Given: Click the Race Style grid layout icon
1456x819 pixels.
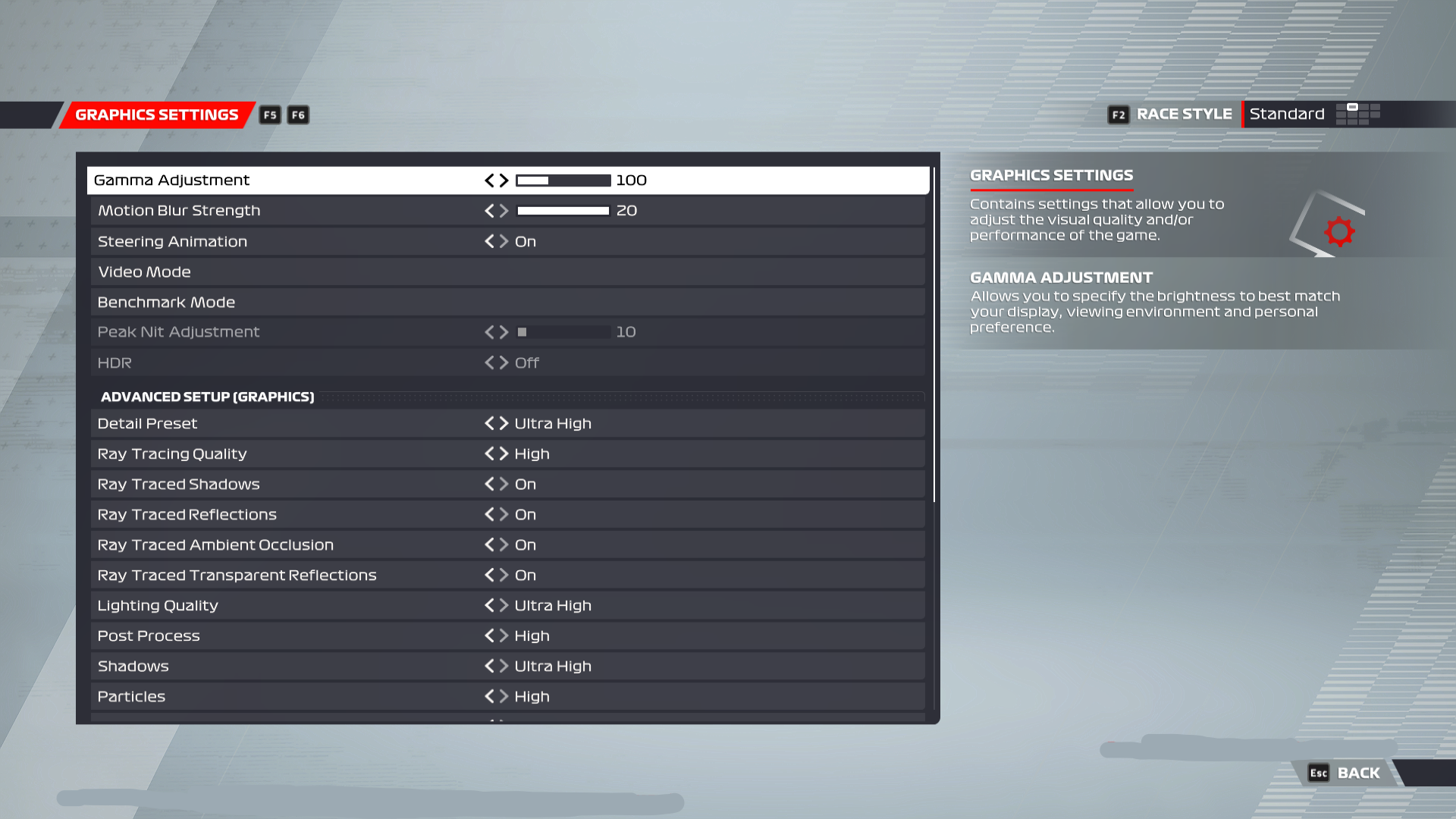Looking at the screenshot, I should (x=1358, y=114).
